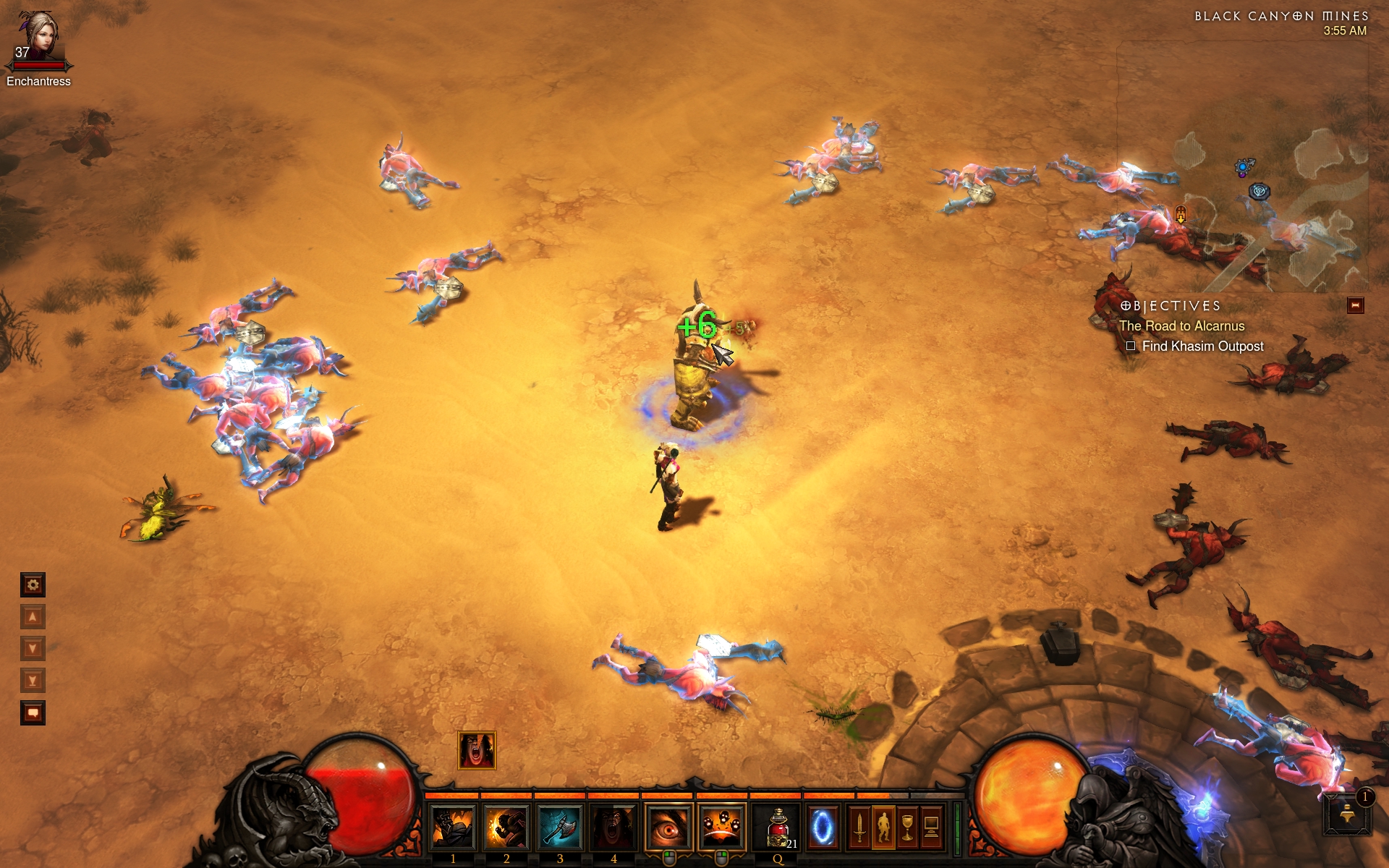Screen dimensions: 1389x868
Task: Collapse the Objectives tracker
Action: pyautogui.click(x=1355, y=306)
